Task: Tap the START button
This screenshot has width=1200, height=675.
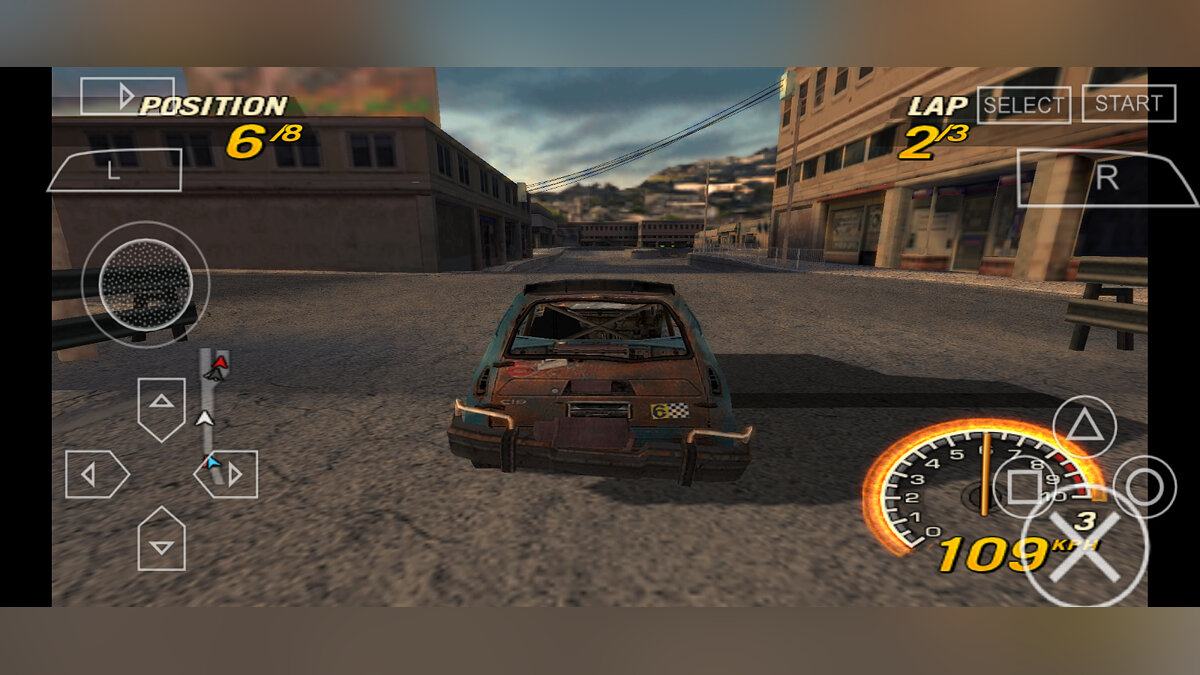Action: [x=1128, y=103]
